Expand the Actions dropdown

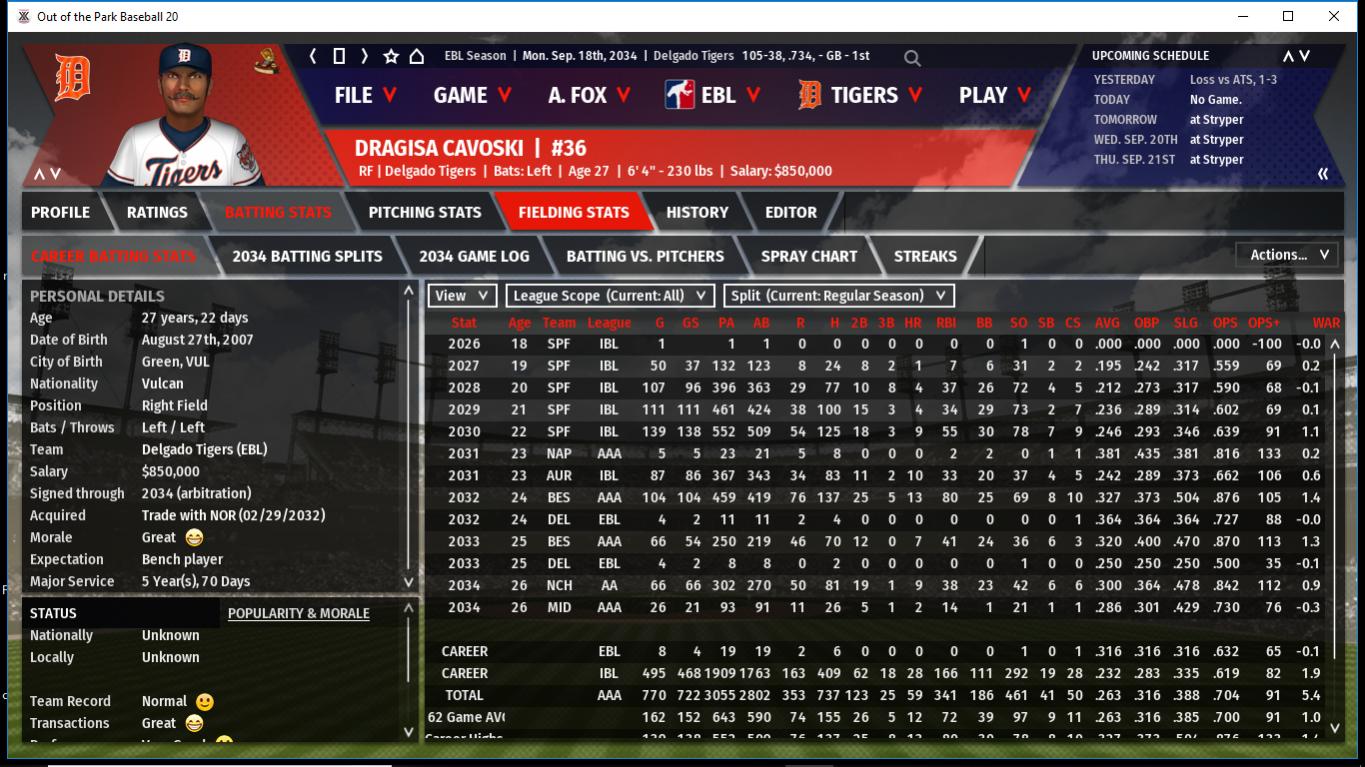1287,255
